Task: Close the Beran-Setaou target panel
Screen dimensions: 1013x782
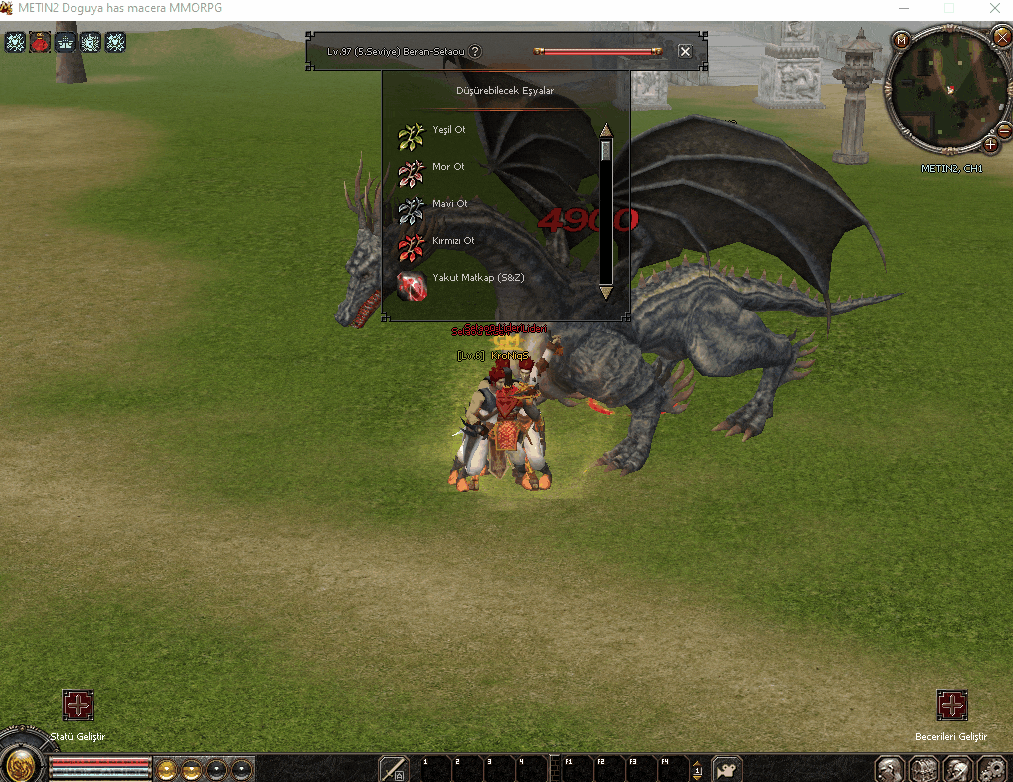Action: pyautogui.click(x=685, y=51)
